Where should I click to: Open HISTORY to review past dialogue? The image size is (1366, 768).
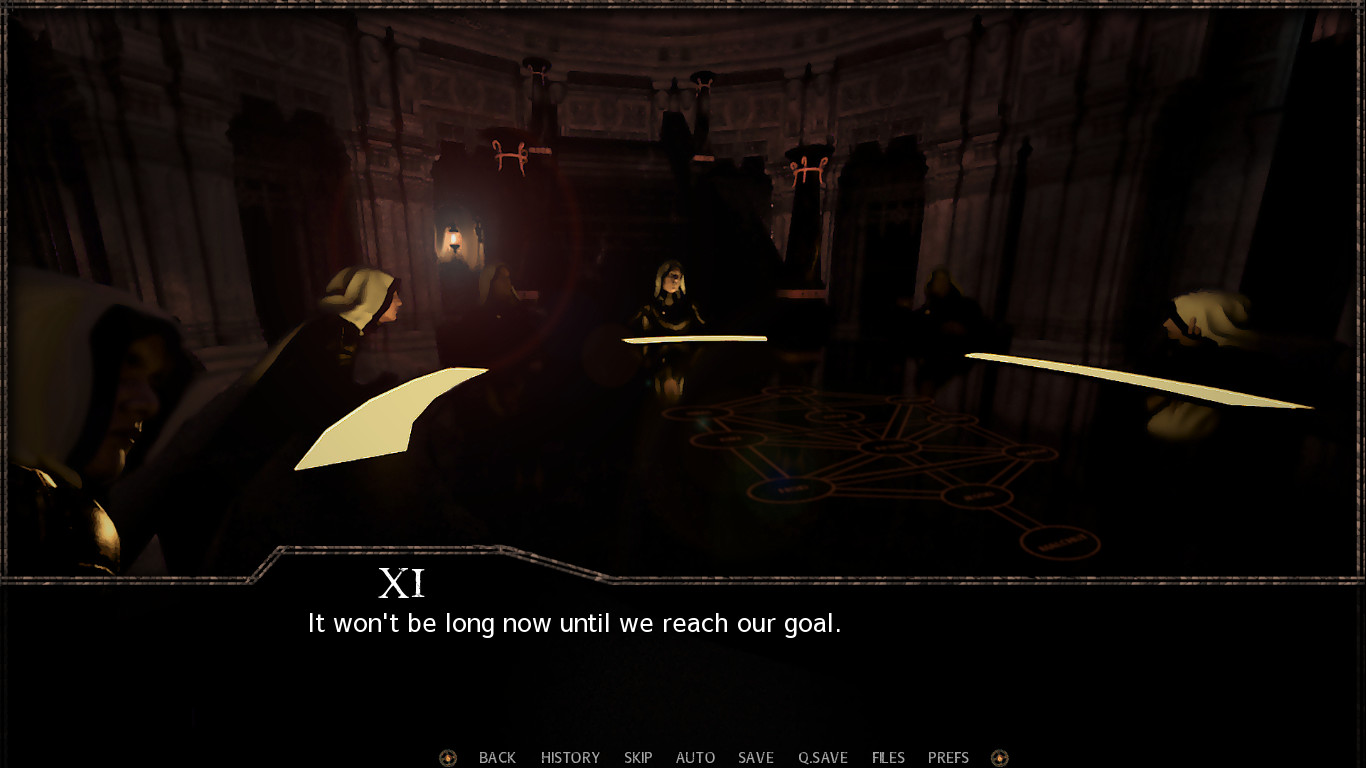569,757
